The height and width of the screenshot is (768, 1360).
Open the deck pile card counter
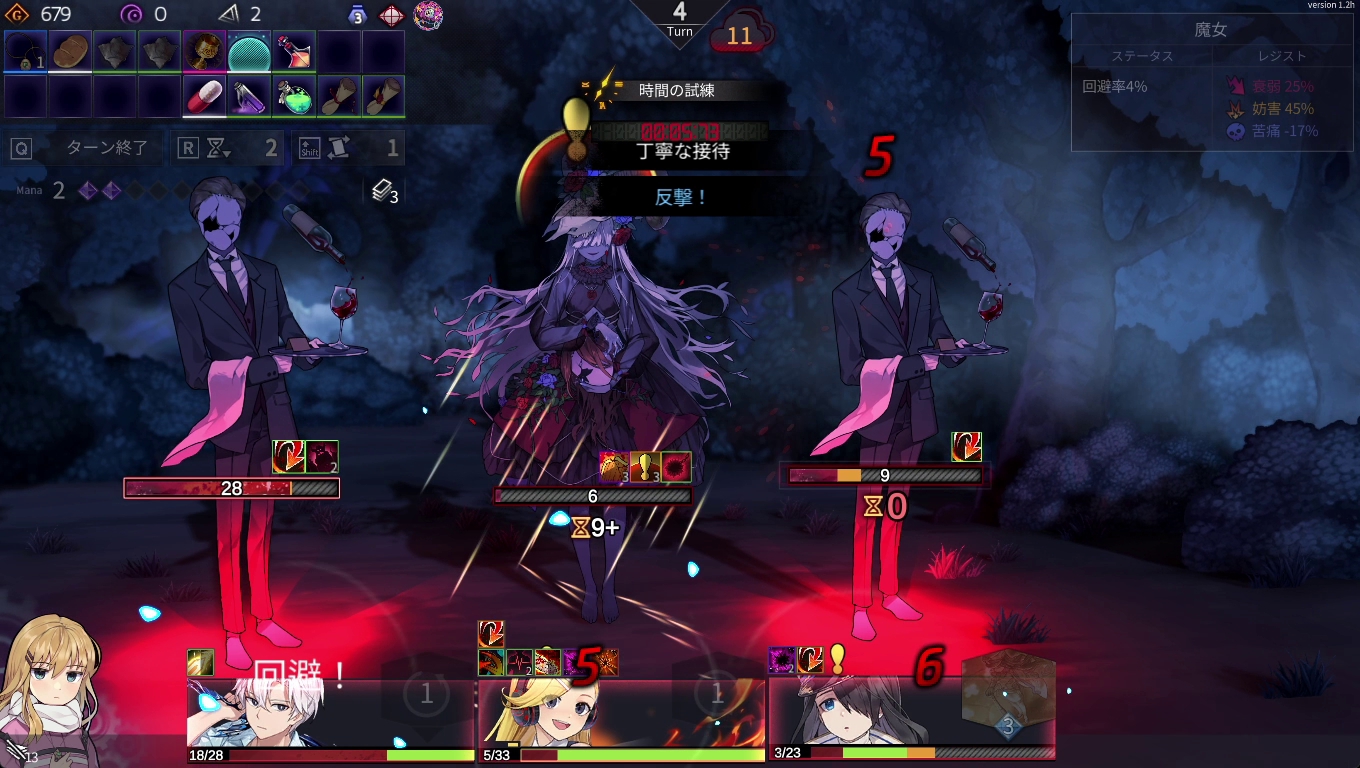tap(385, 192)
